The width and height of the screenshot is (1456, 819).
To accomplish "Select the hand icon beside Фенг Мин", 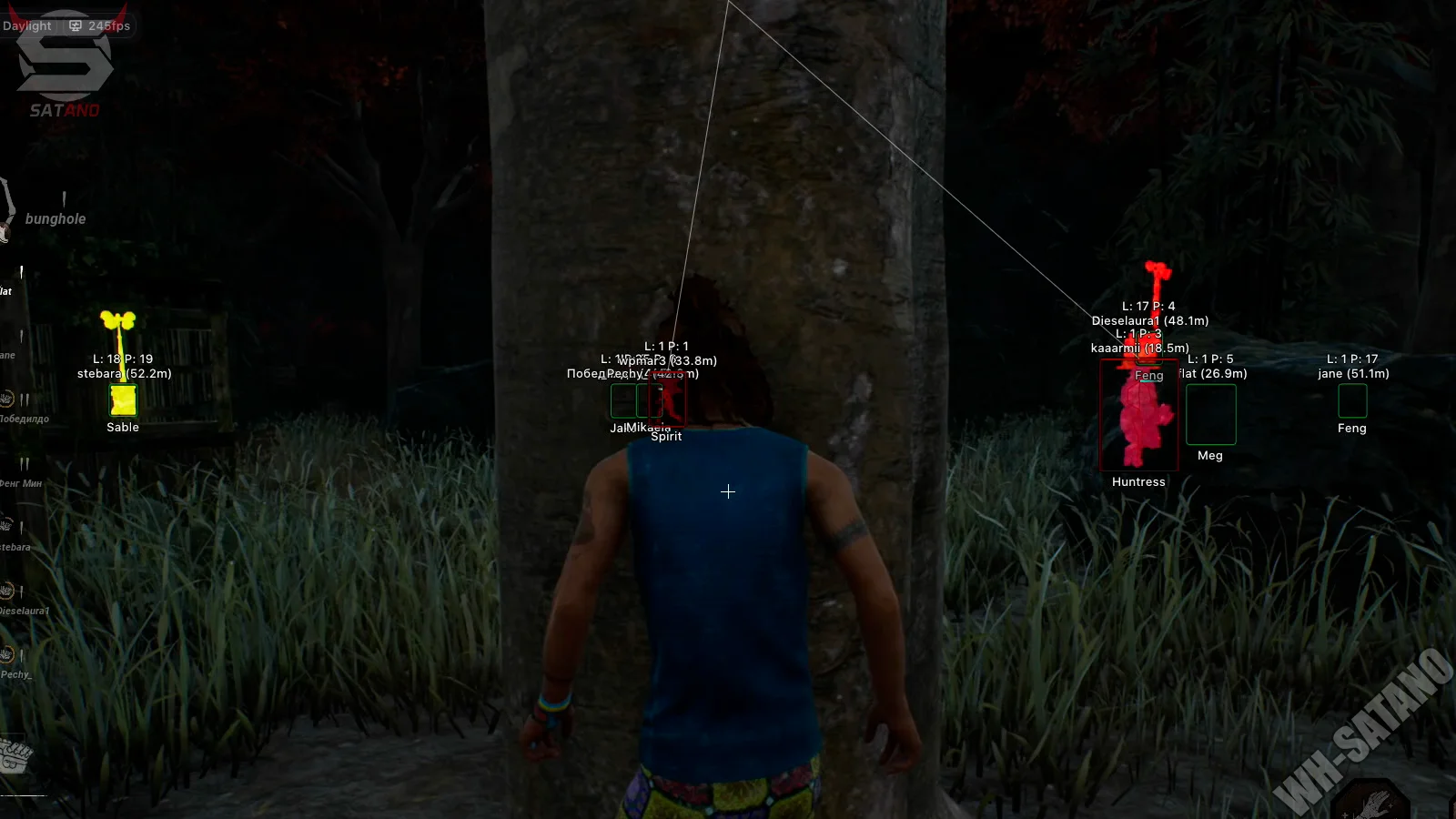I will [7, 461].
